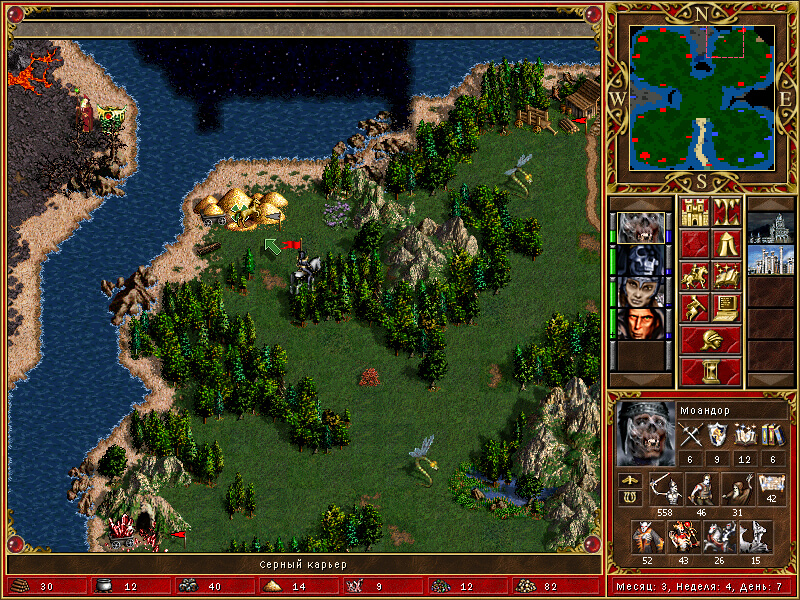Screen dimensions: 800x600
Task: Open the Kingdom Overview castle button
Action: click(695, 212)
